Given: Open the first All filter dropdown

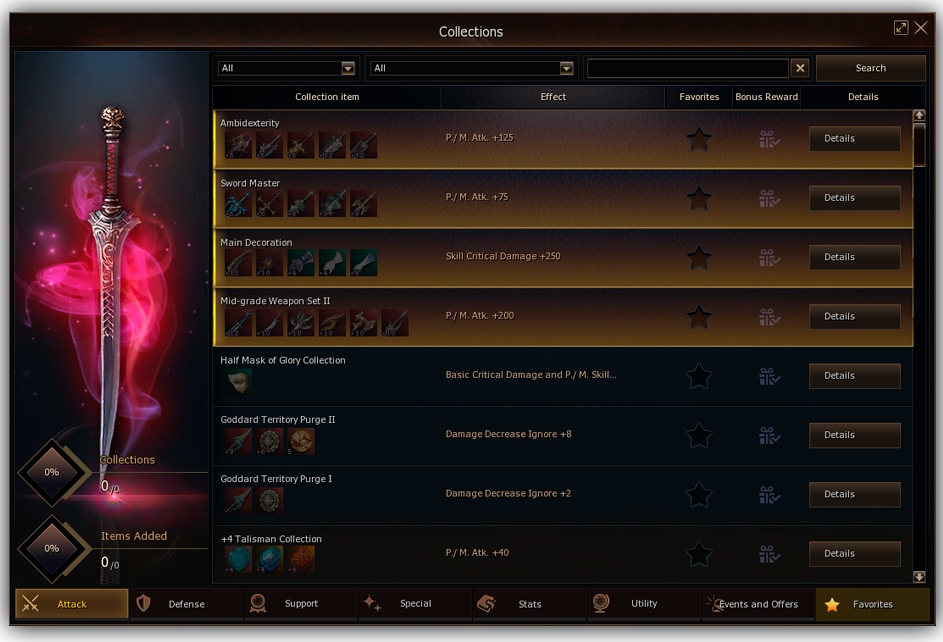Looking at the screenshot, I should [287, 68].
